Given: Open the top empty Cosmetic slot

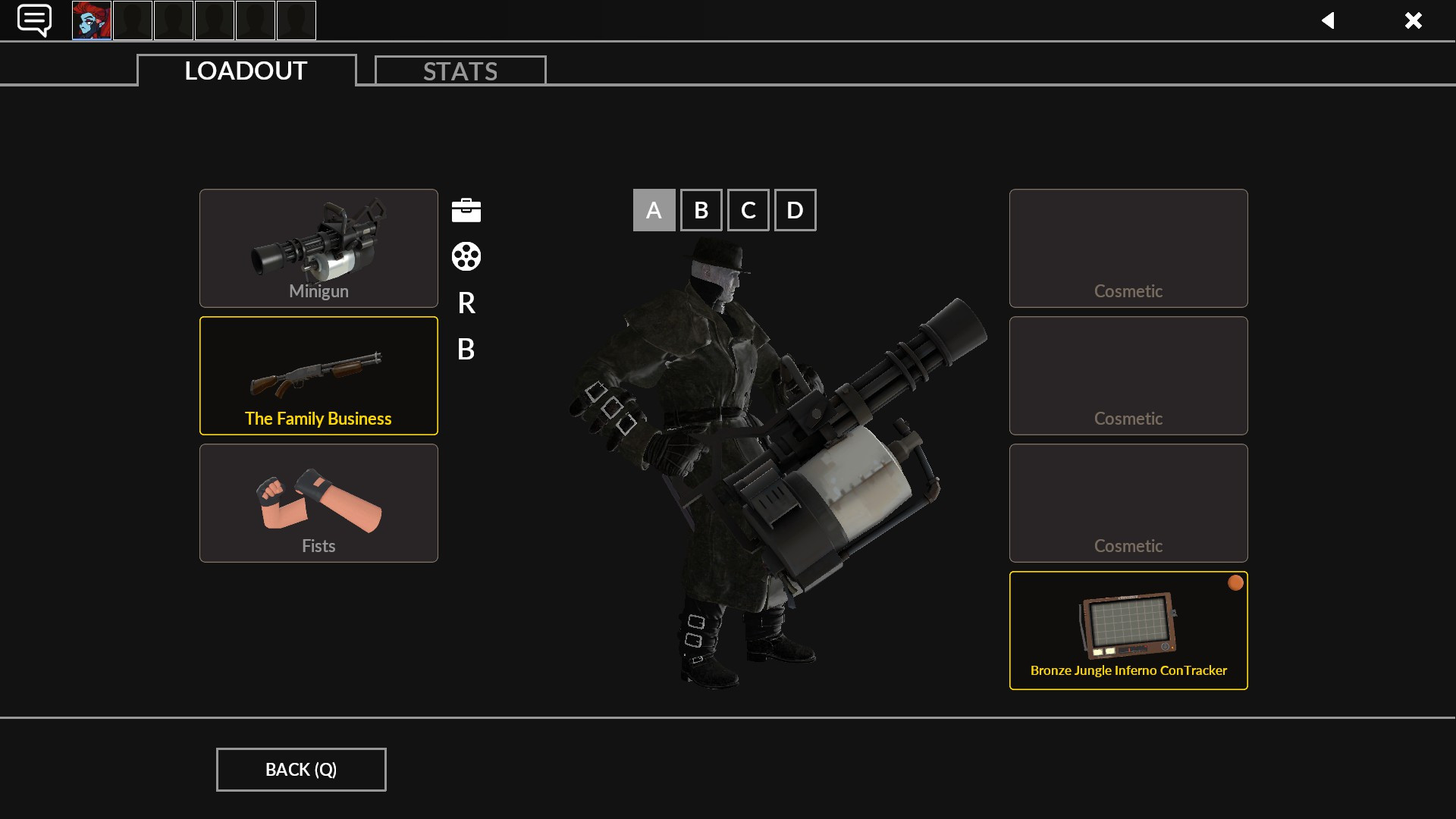Looking at the screenshot, I should coord(1128,248).
